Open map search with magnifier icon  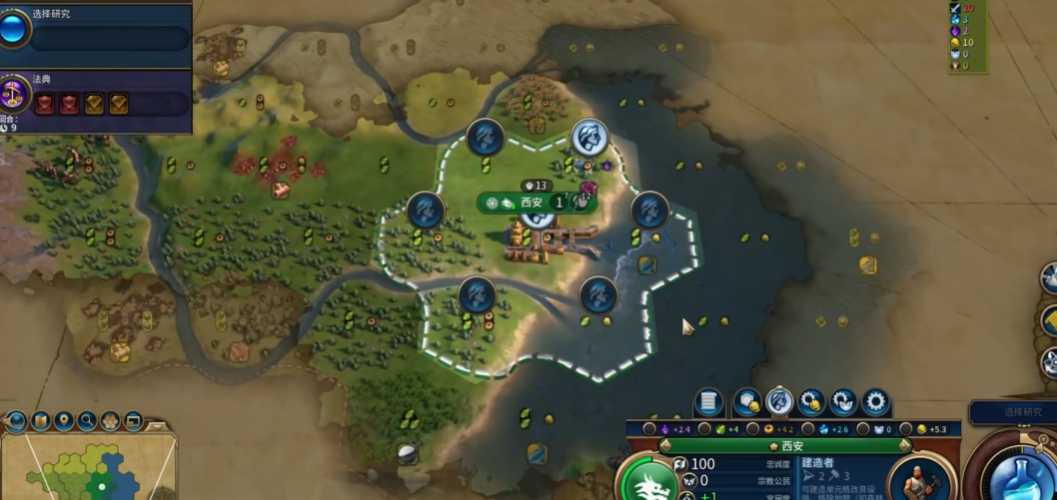87,420
